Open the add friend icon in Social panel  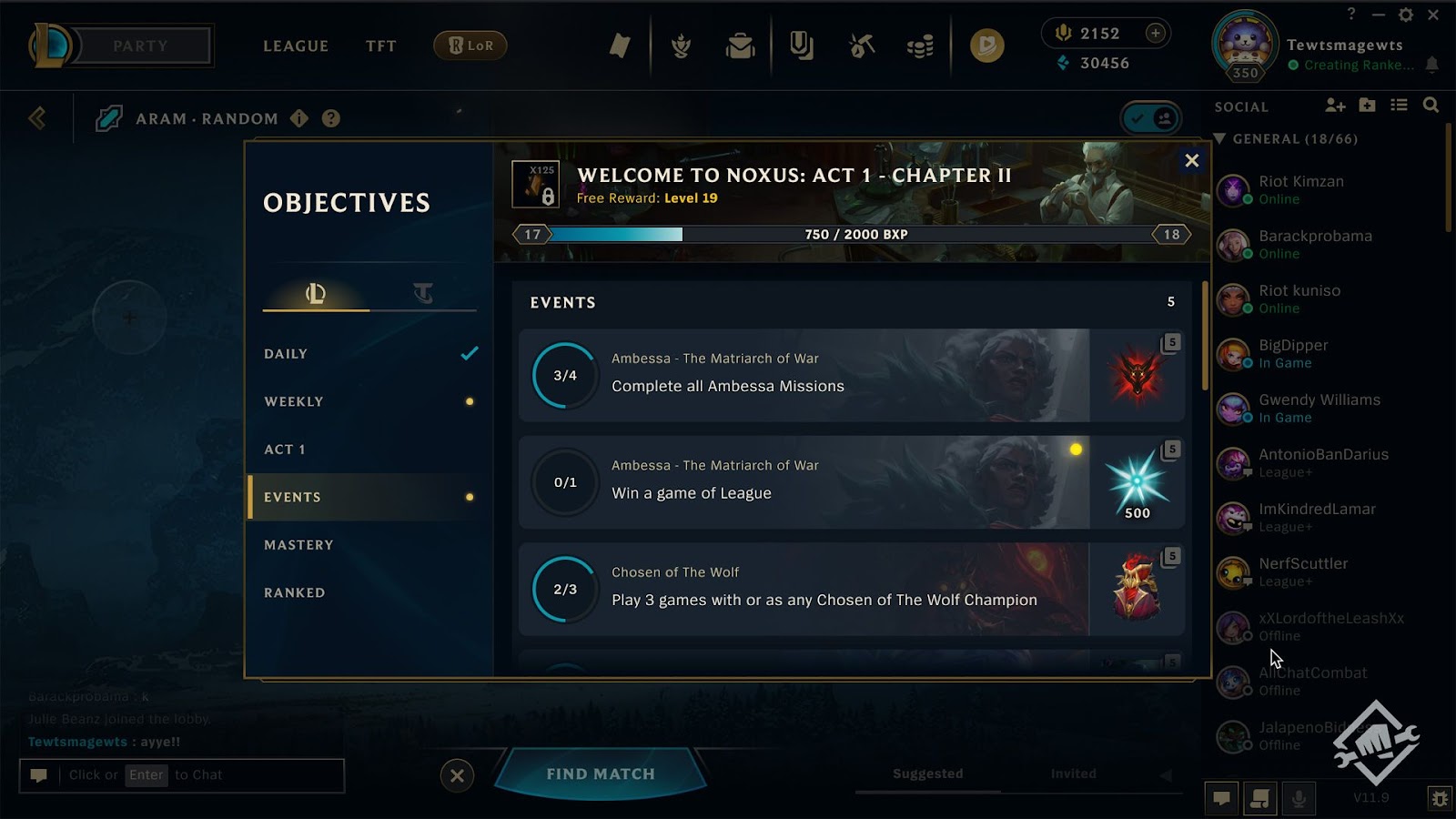1335,106
